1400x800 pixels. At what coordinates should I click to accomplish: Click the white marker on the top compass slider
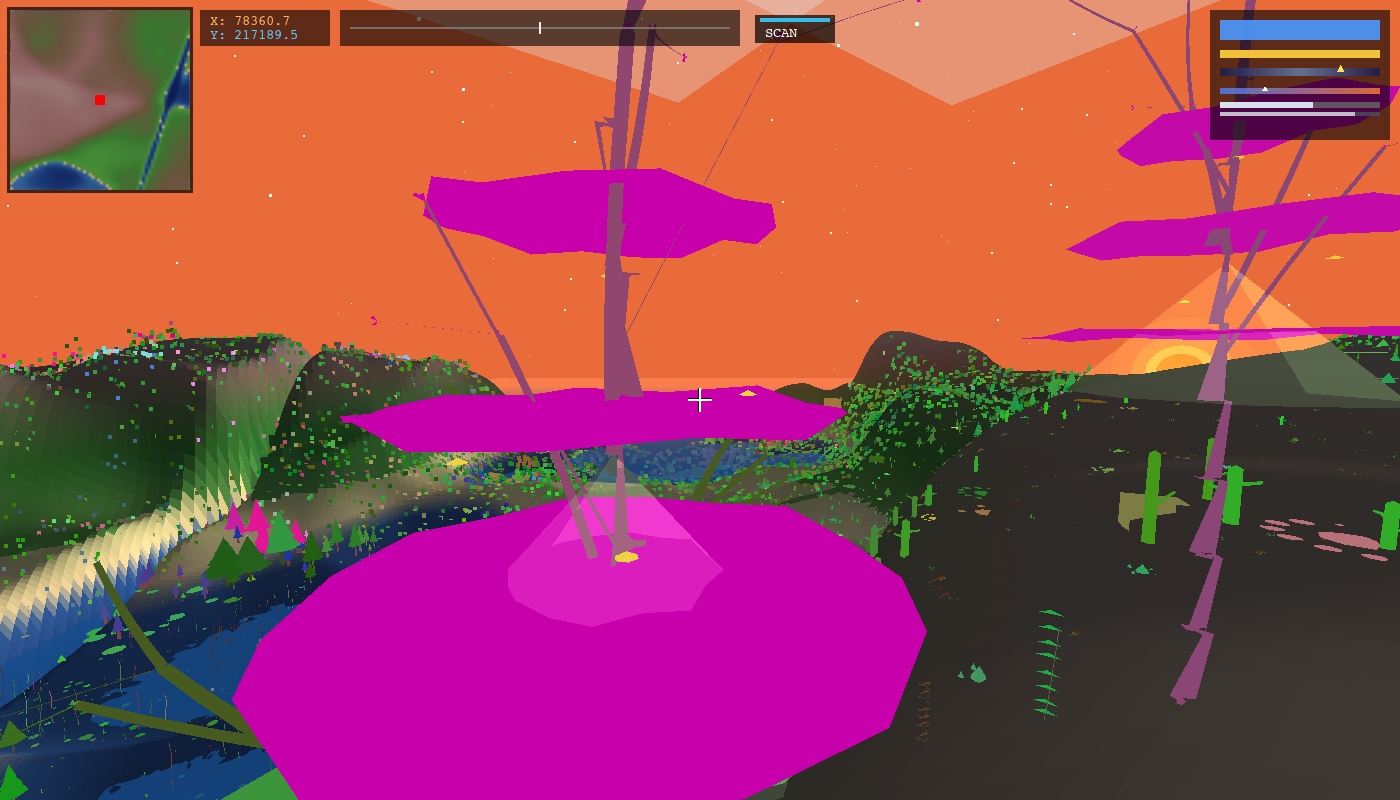pyautogui.click(x=539, y=27)
